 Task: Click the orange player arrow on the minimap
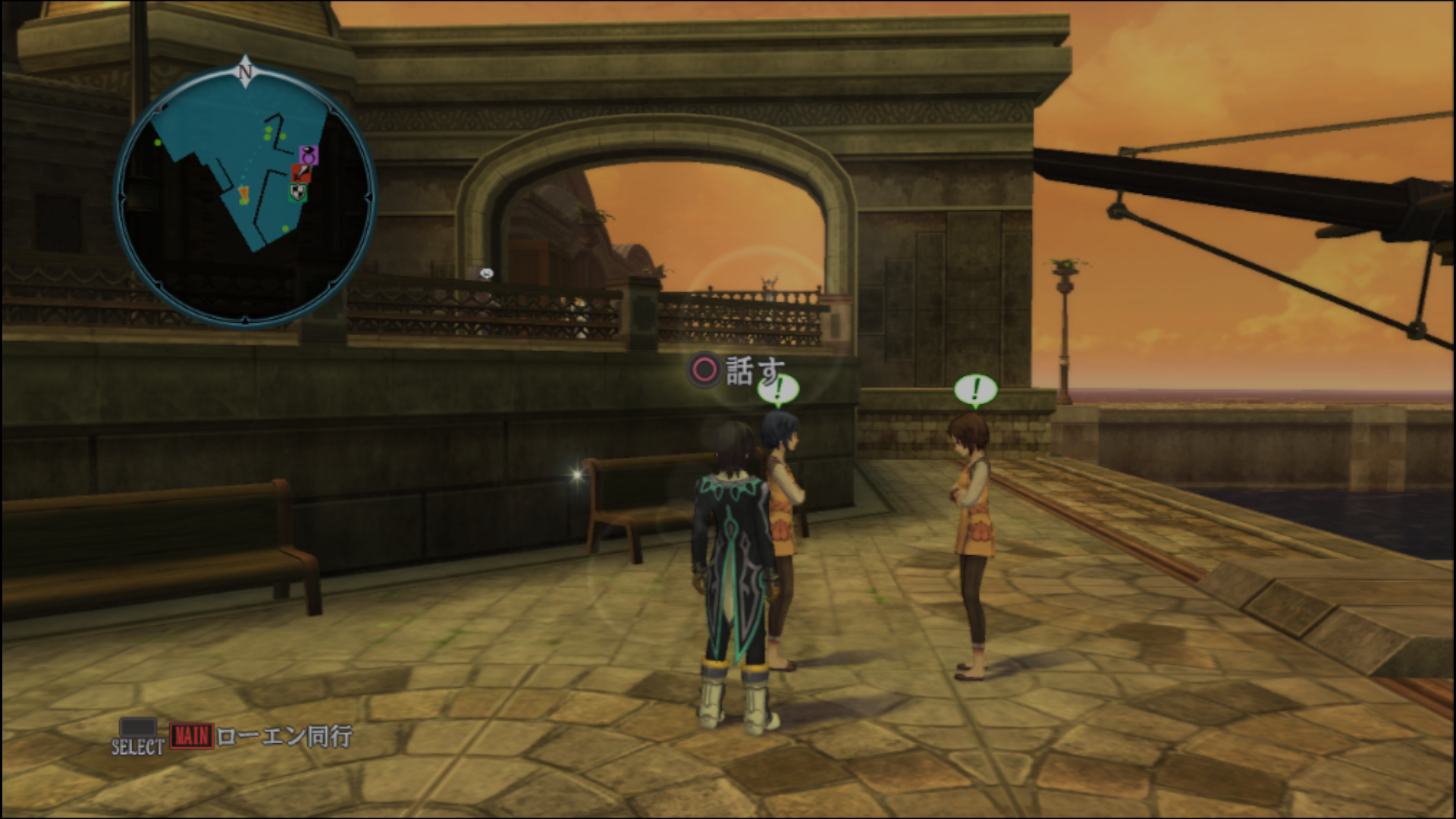tap(243, 195)
